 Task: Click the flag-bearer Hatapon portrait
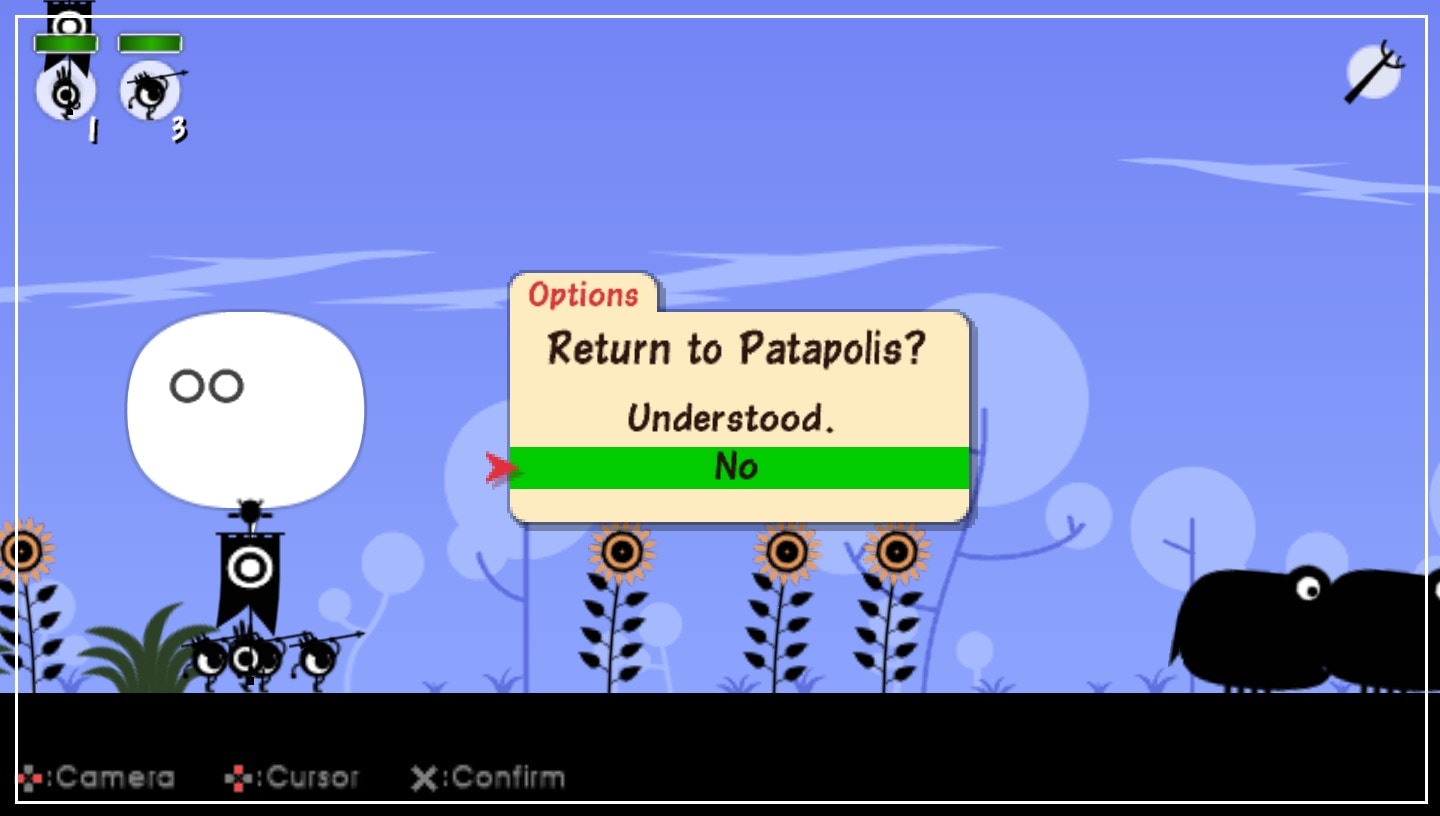[x=65, y=95]
